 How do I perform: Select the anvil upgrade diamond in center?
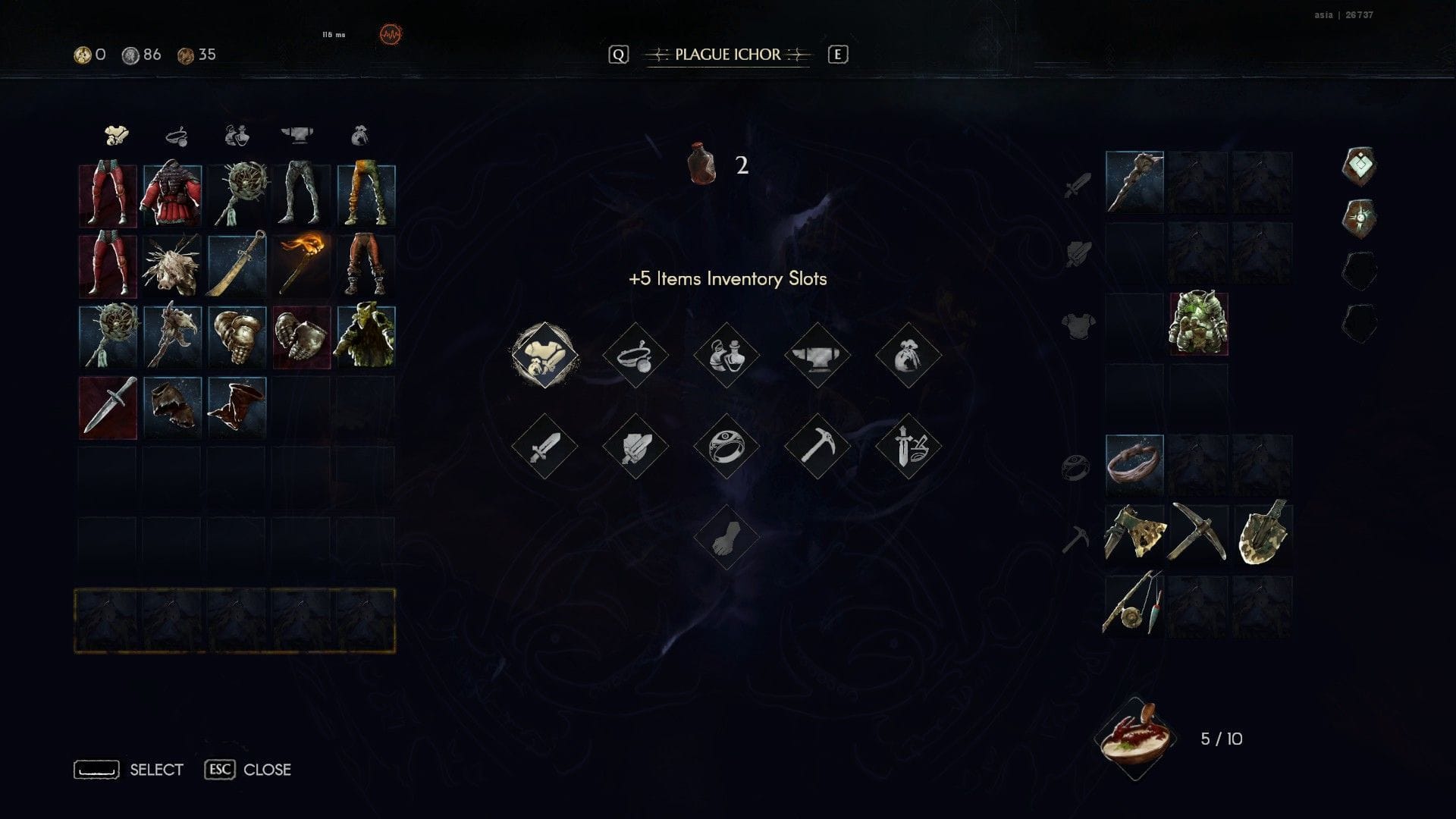(x=817, y=355)
